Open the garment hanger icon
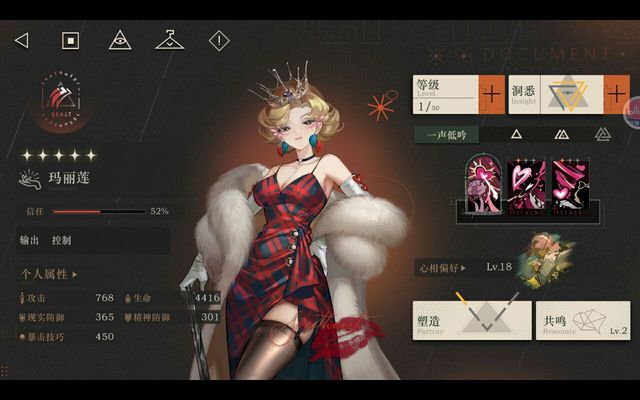This screenshot has width=640, height=400. coord(170,40)
